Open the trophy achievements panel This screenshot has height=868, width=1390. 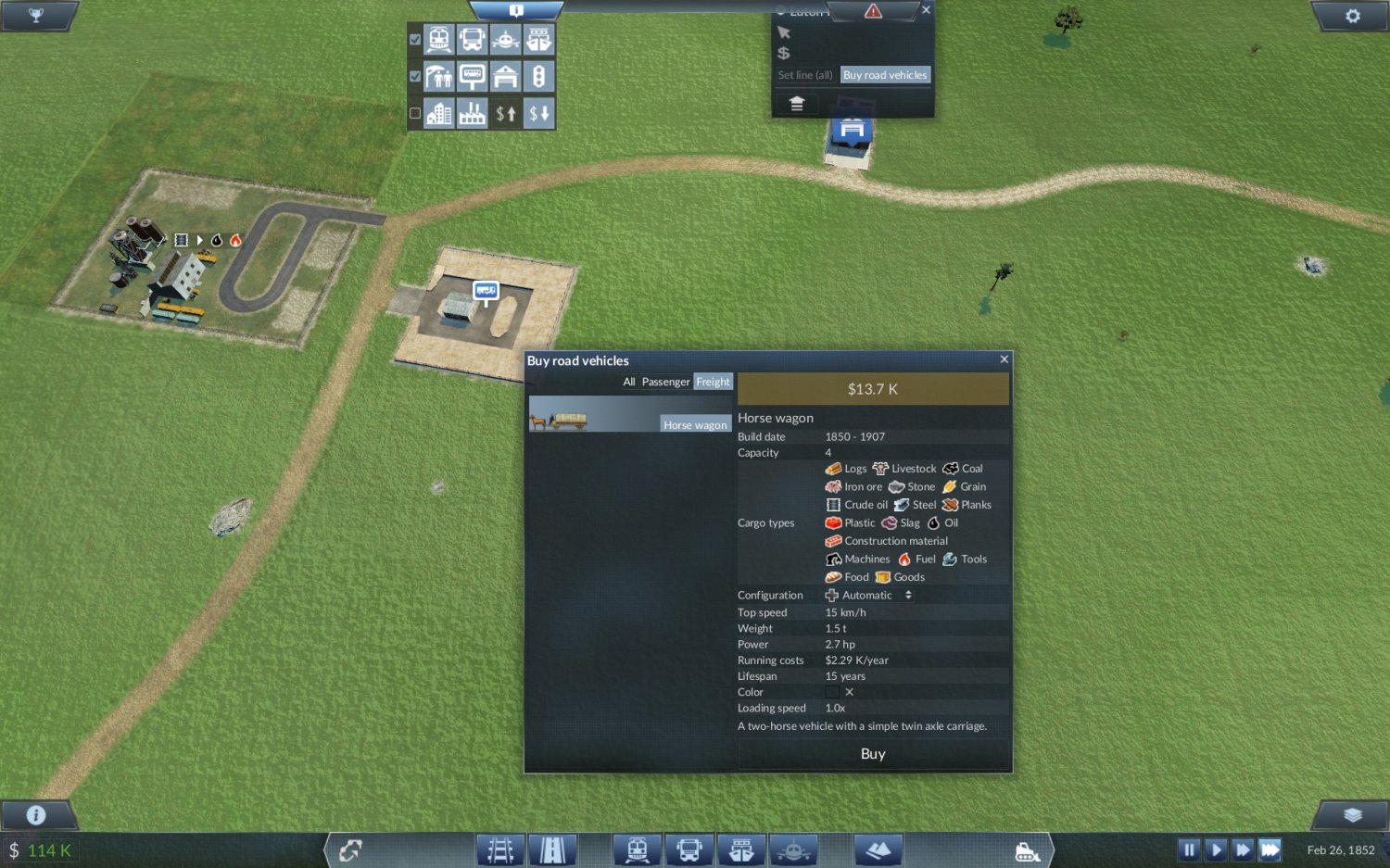tap(36, 16)
